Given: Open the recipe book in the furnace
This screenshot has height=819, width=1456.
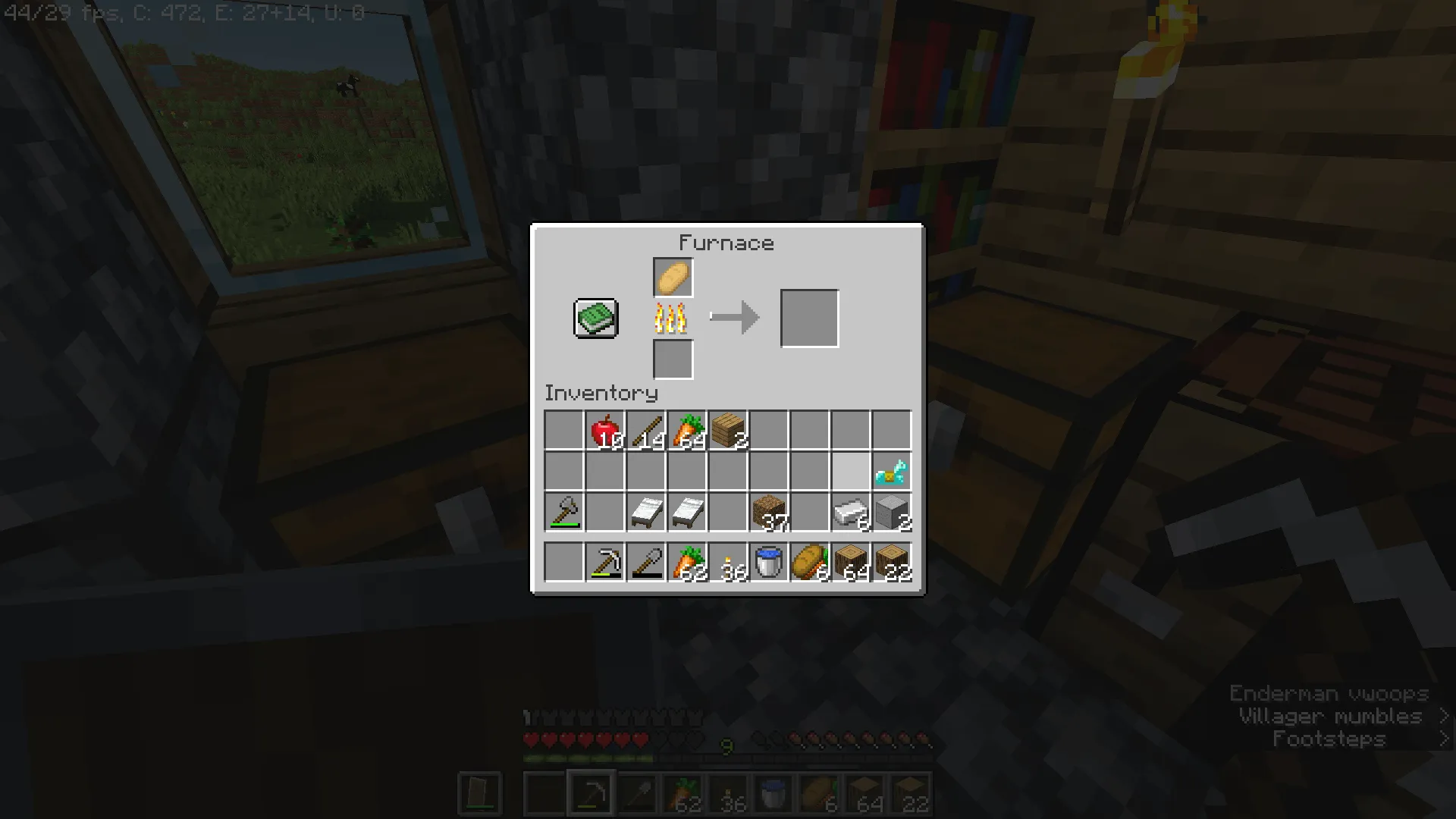Looking at the screenshot, I should coord(595,317).
